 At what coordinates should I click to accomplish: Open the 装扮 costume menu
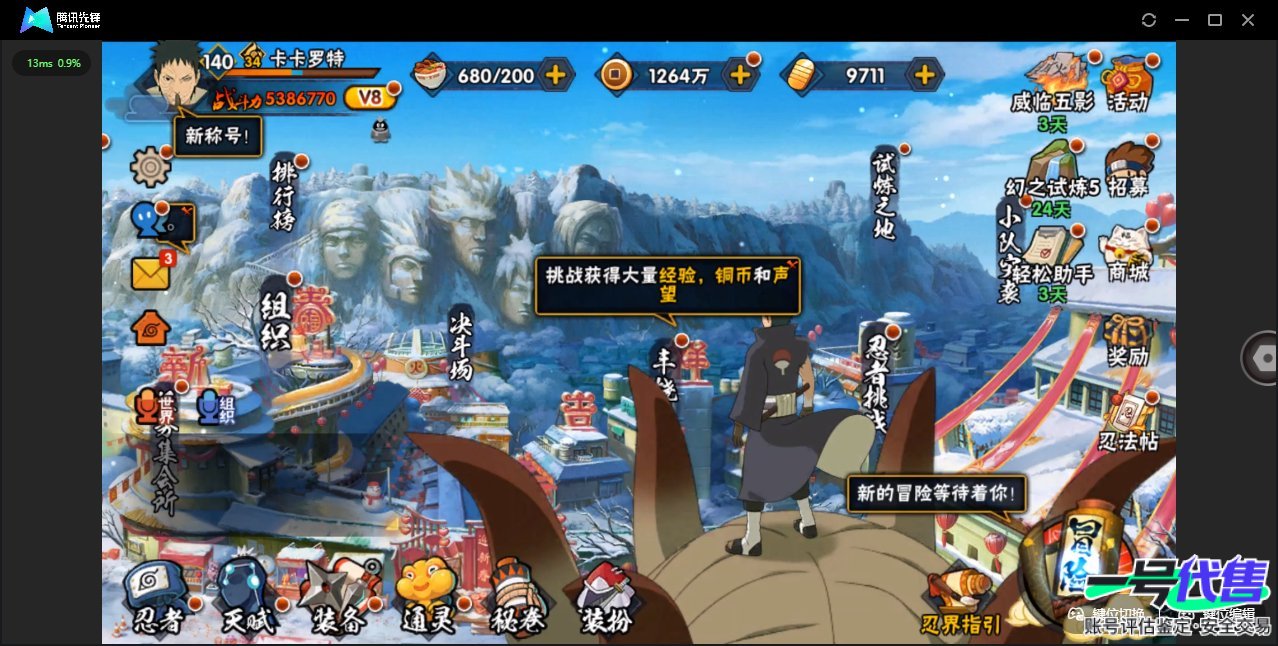(x=606, y=598)
